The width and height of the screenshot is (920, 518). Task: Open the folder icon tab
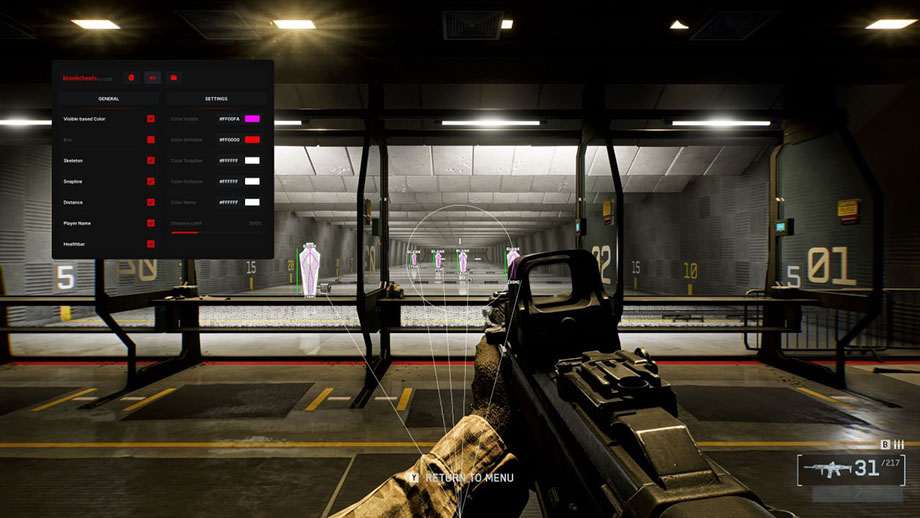coord(173,77)
